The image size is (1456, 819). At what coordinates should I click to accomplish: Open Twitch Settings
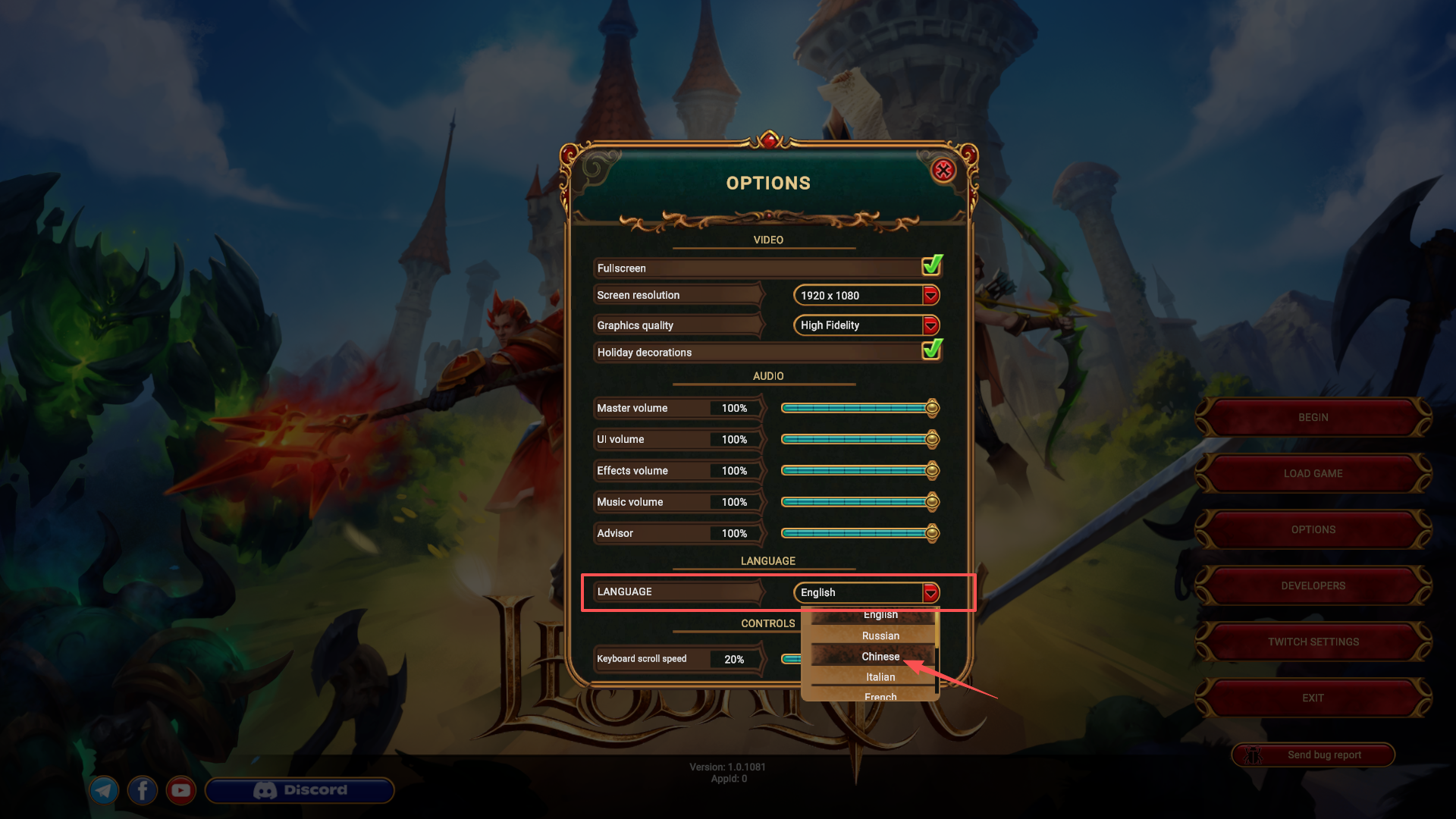1313,642
